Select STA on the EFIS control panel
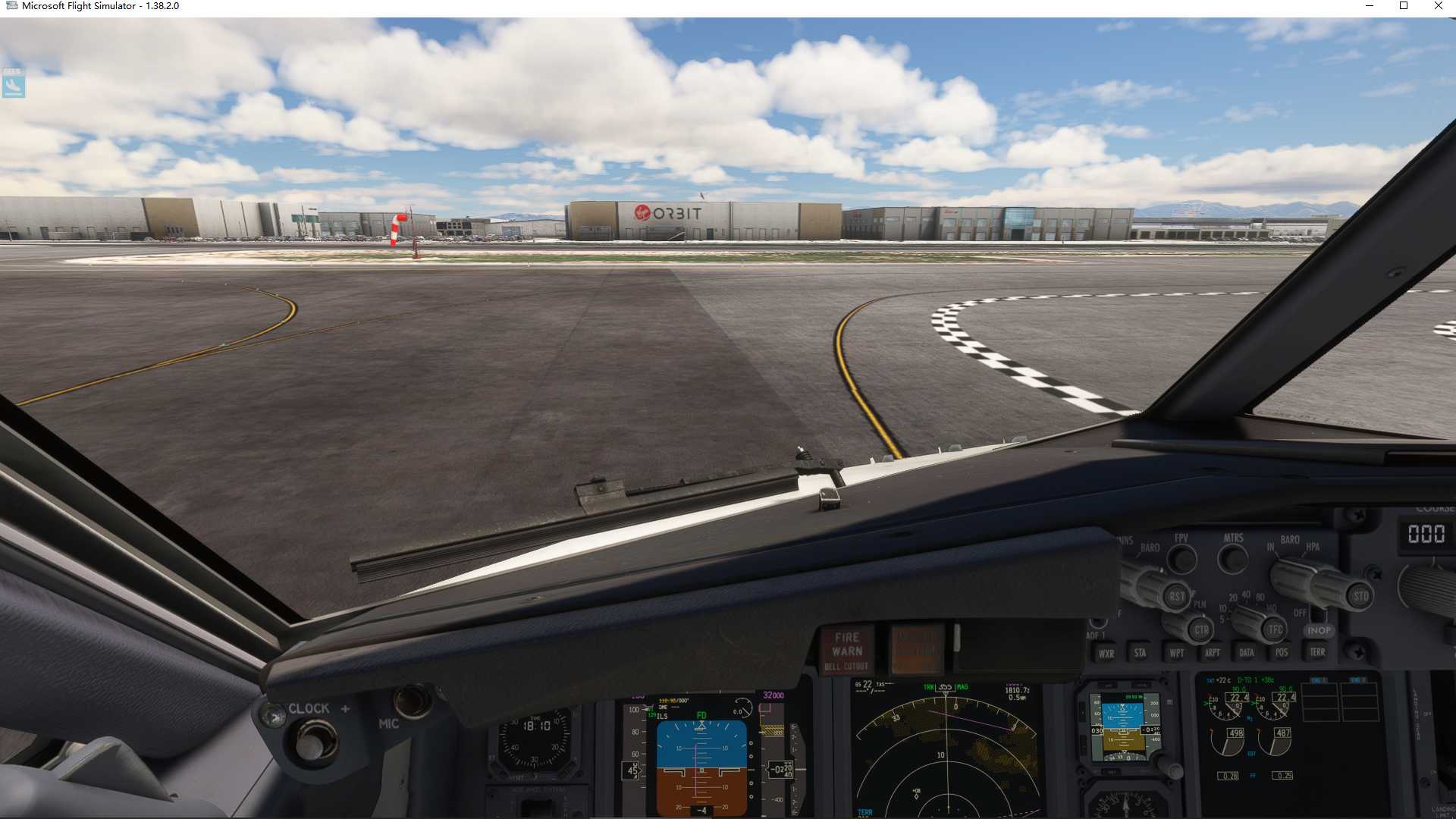Screen dimensions: 1456x819 pos(1141,653)
